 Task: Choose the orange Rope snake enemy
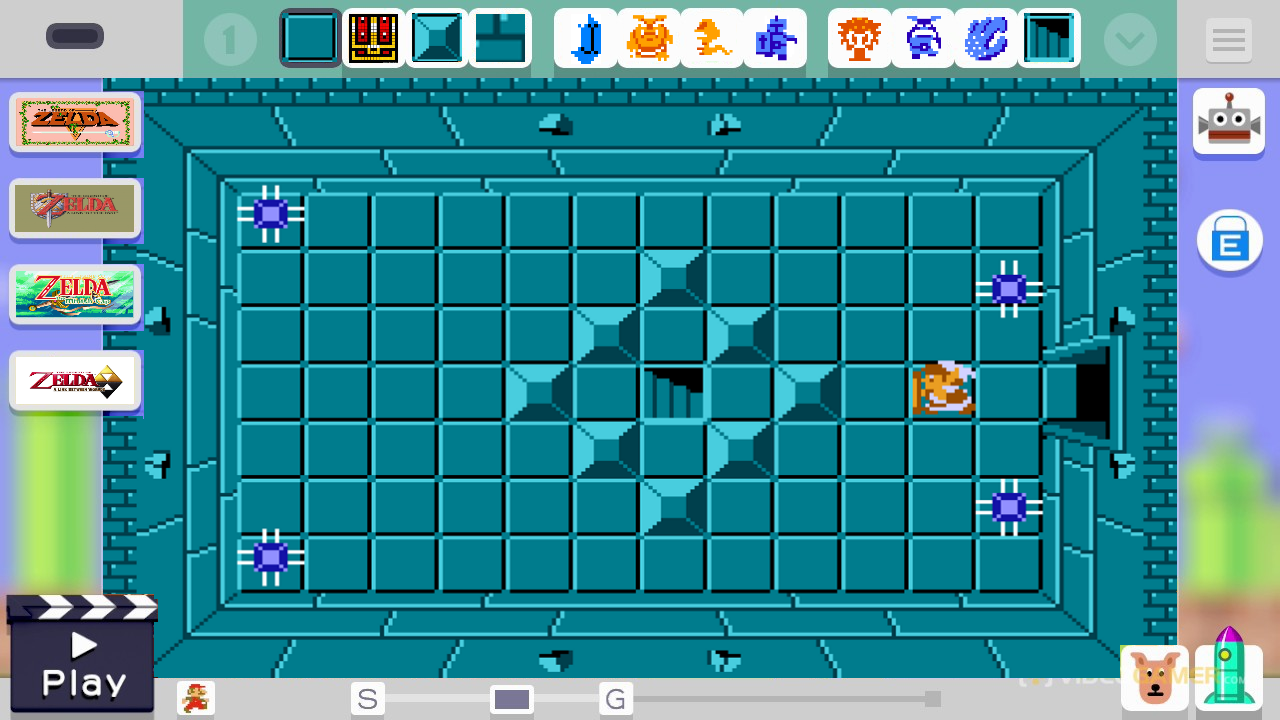point(712,38)
